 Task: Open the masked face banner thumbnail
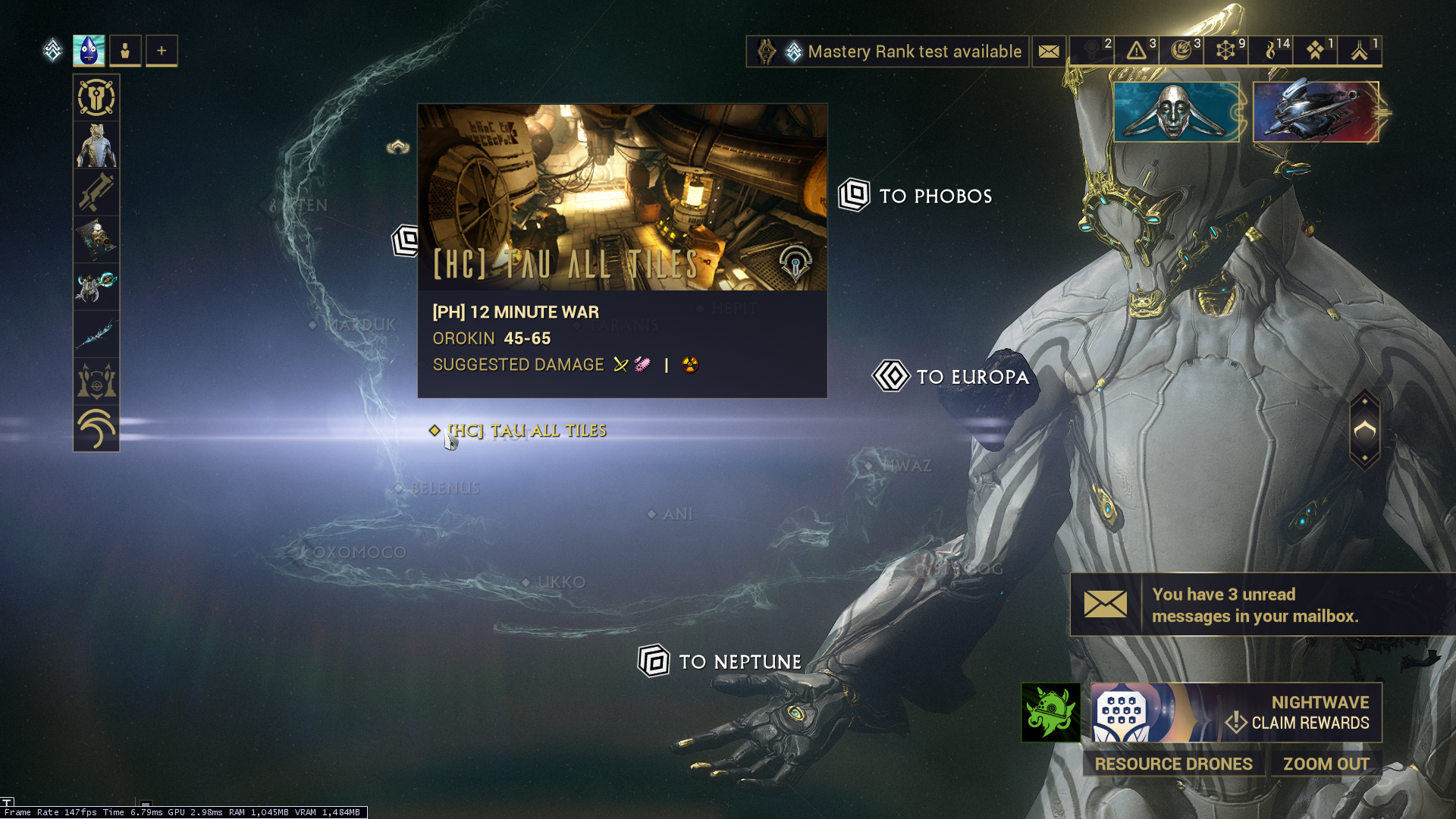pos(1175,112)
